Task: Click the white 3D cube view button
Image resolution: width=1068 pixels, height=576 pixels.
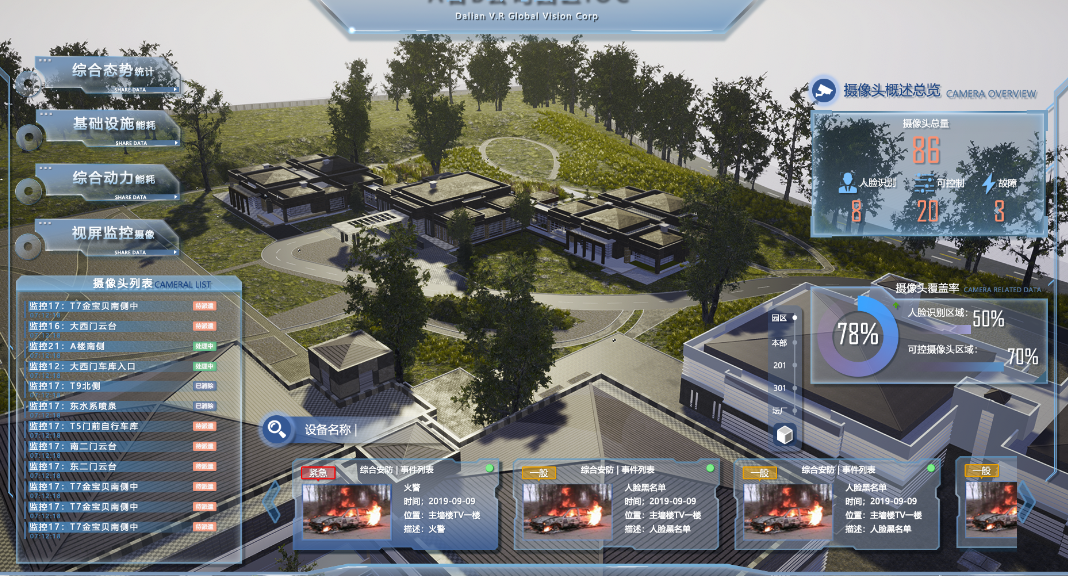Action: tap(786, 436)
